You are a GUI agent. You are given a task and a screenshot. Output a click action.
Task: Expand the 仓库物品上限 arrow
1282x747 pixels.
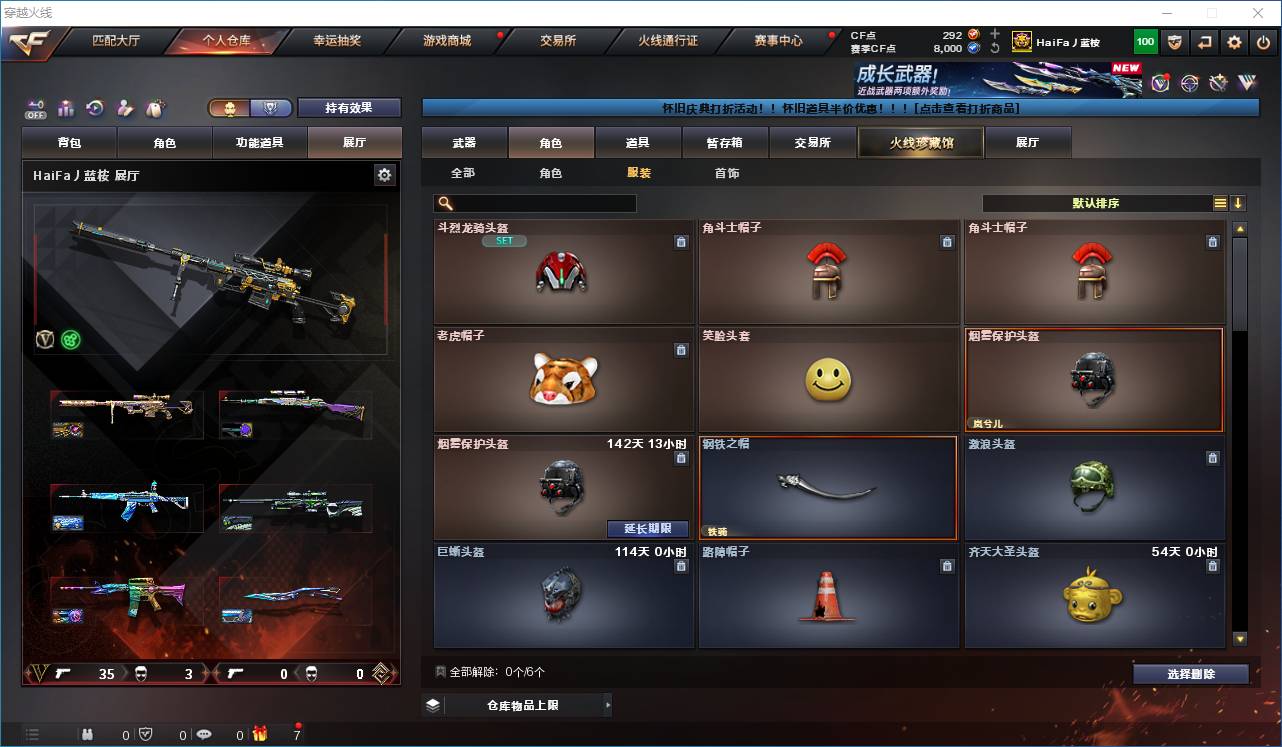point(608,704)
